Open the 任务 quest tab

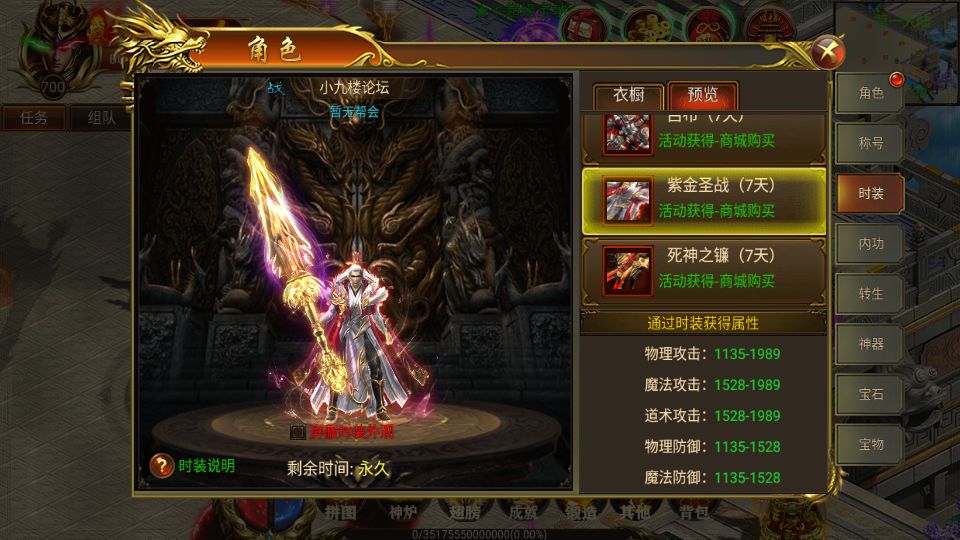coord(33,117)
